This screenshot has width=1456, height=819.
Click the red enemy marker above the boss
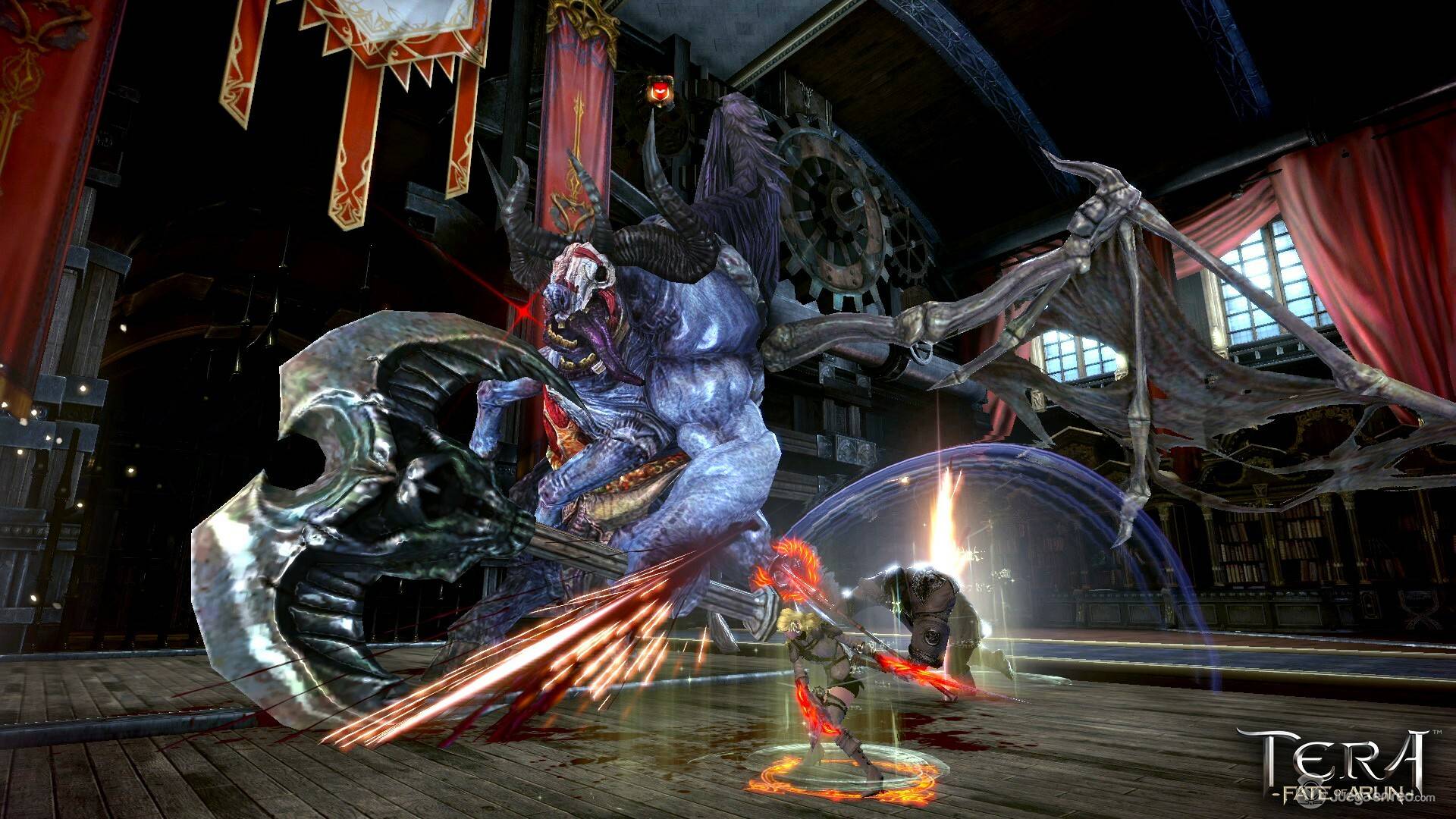[x=659, y=92]
